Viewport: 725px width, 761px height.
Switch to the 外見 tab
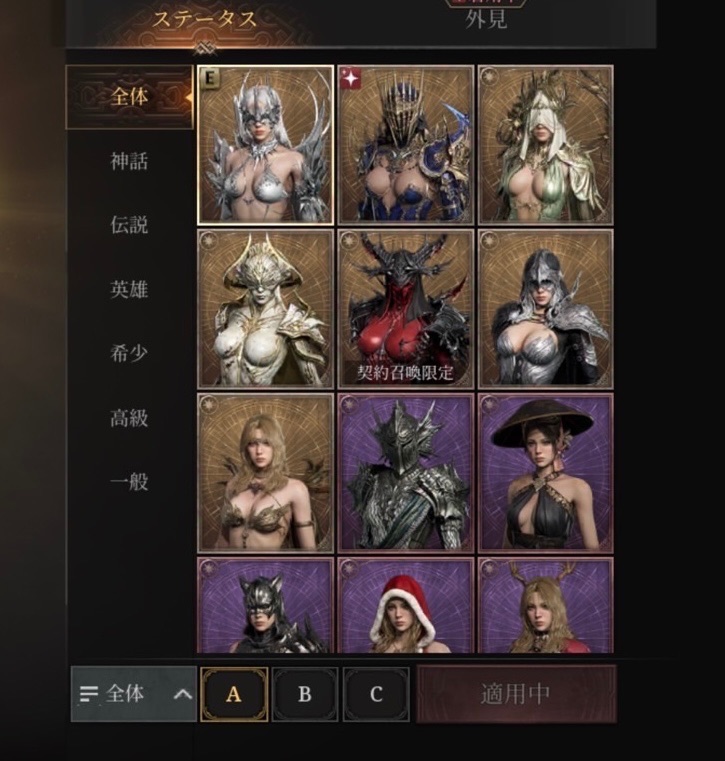click(x=486, y=19)
